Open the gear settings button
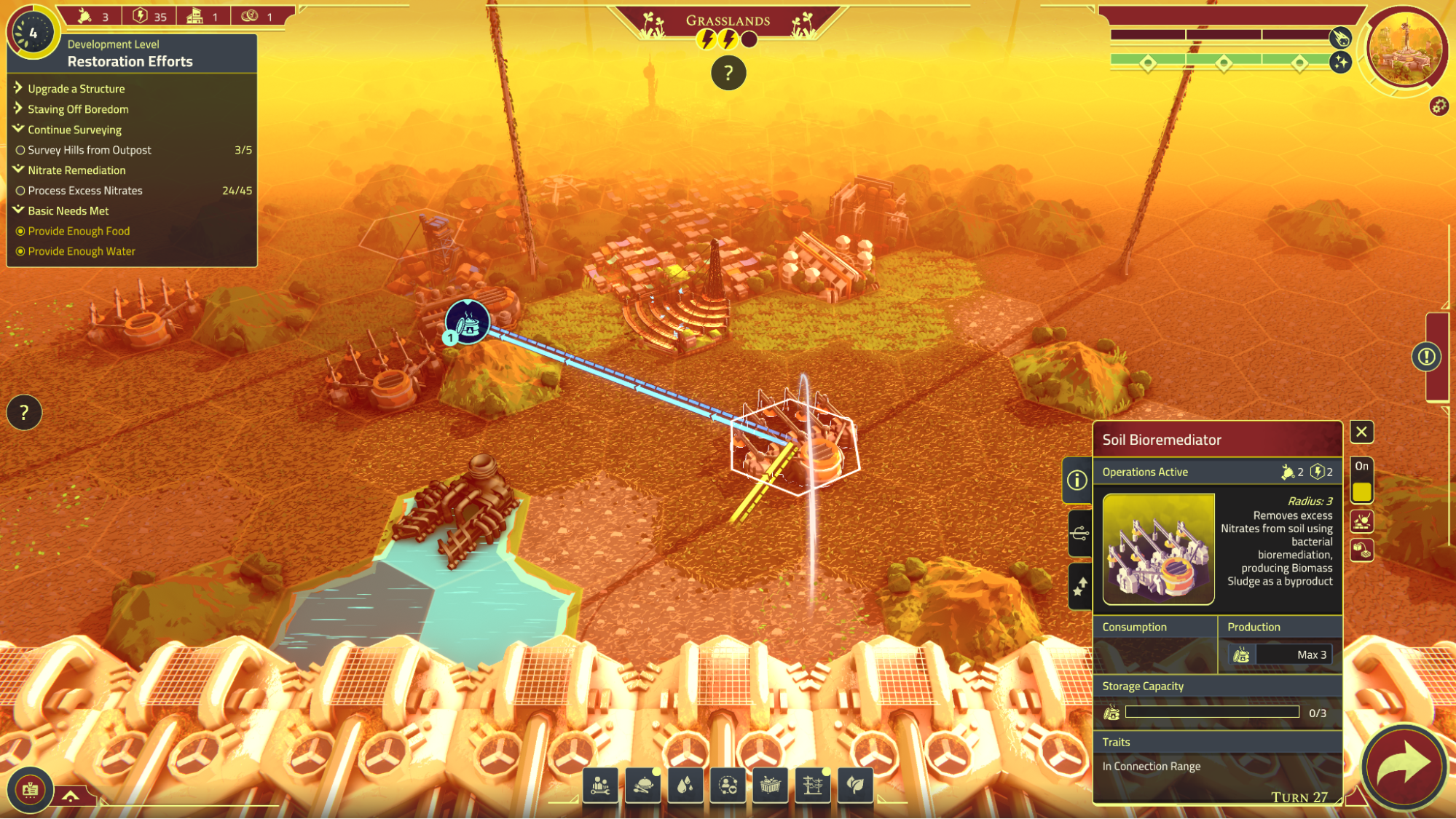The image size is (1456, 819). pyautogui.click(x=1439, y=106)
